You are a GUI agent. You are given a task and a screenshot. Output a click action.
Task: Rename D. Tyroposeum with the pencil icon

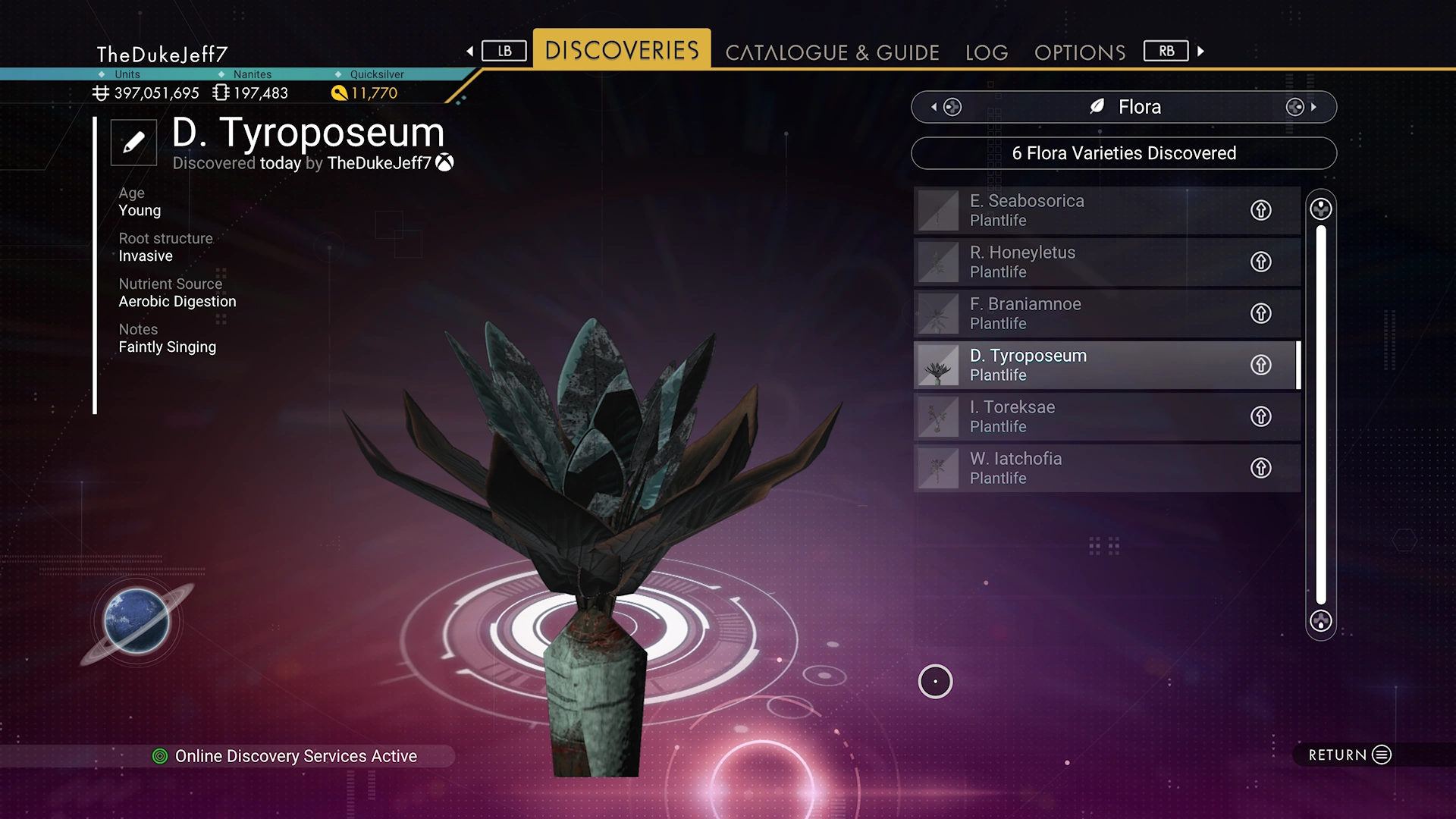133,142
